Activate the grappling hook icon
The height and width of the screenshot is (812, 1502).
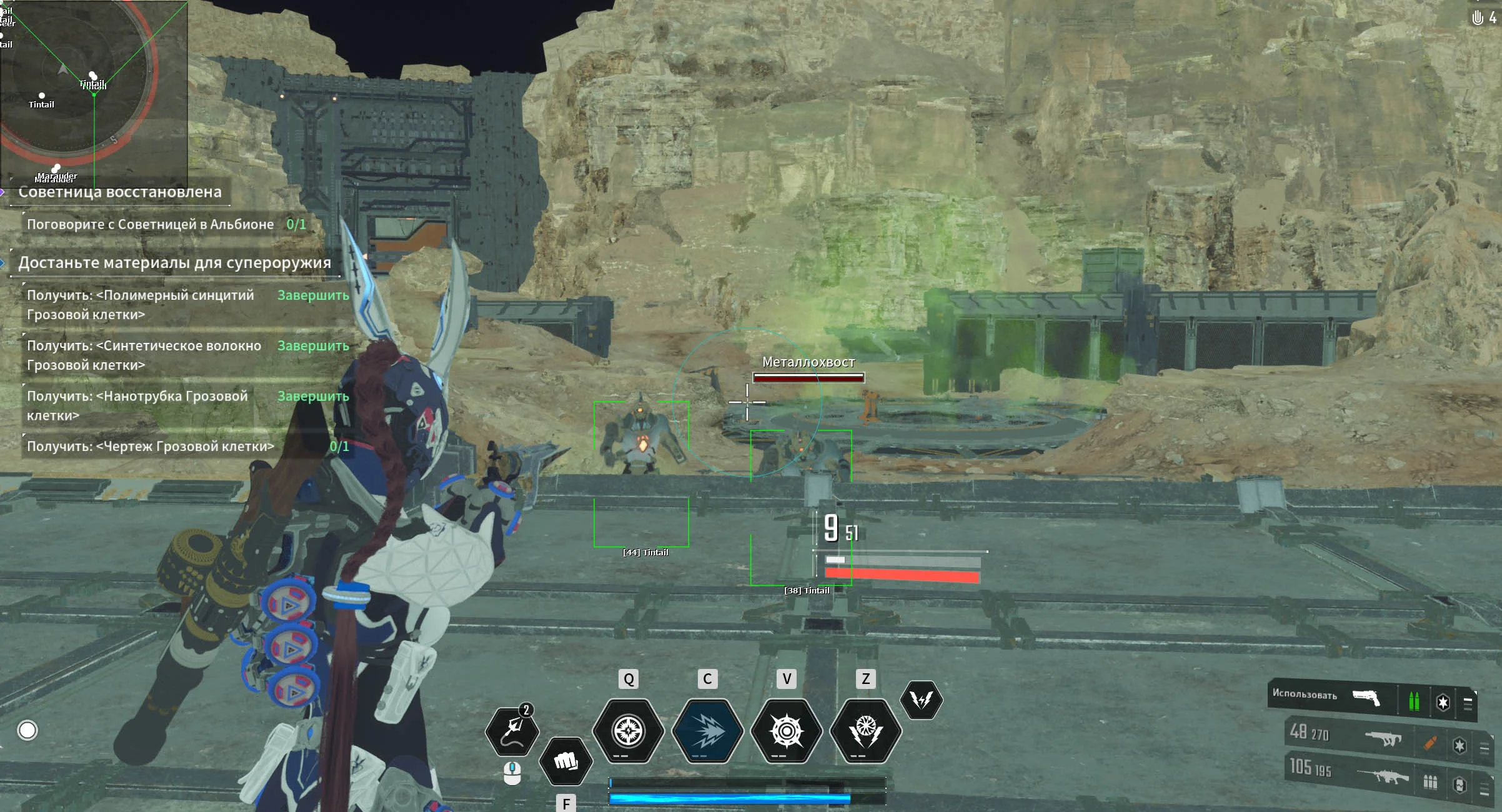pos(512,731)
